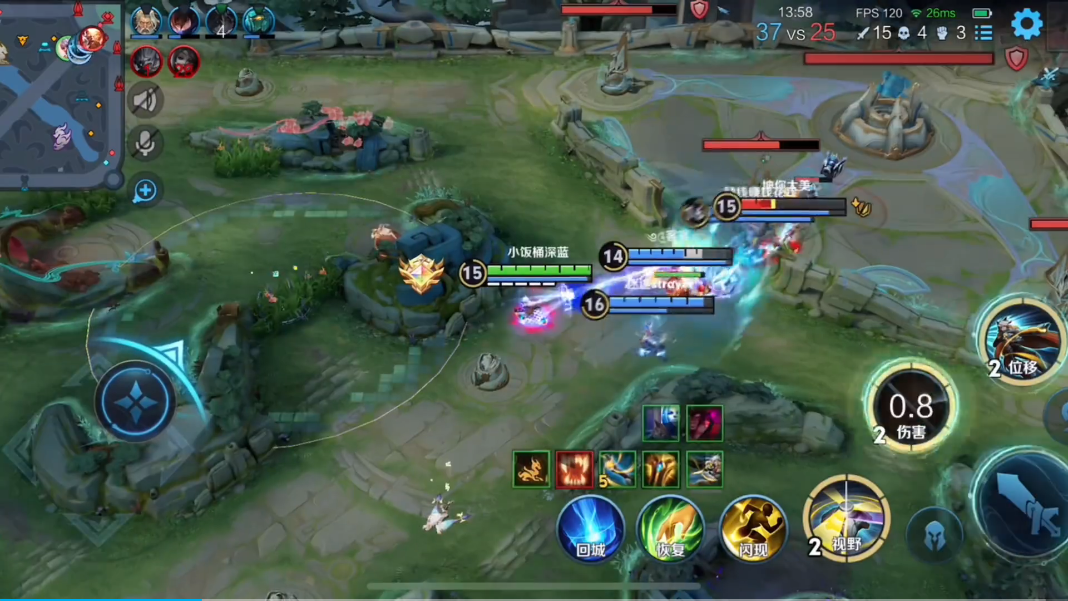This screenshot has height=601, width=1068.
Task: Toggle the muted microphone icon
Action: tap(146, 143)
